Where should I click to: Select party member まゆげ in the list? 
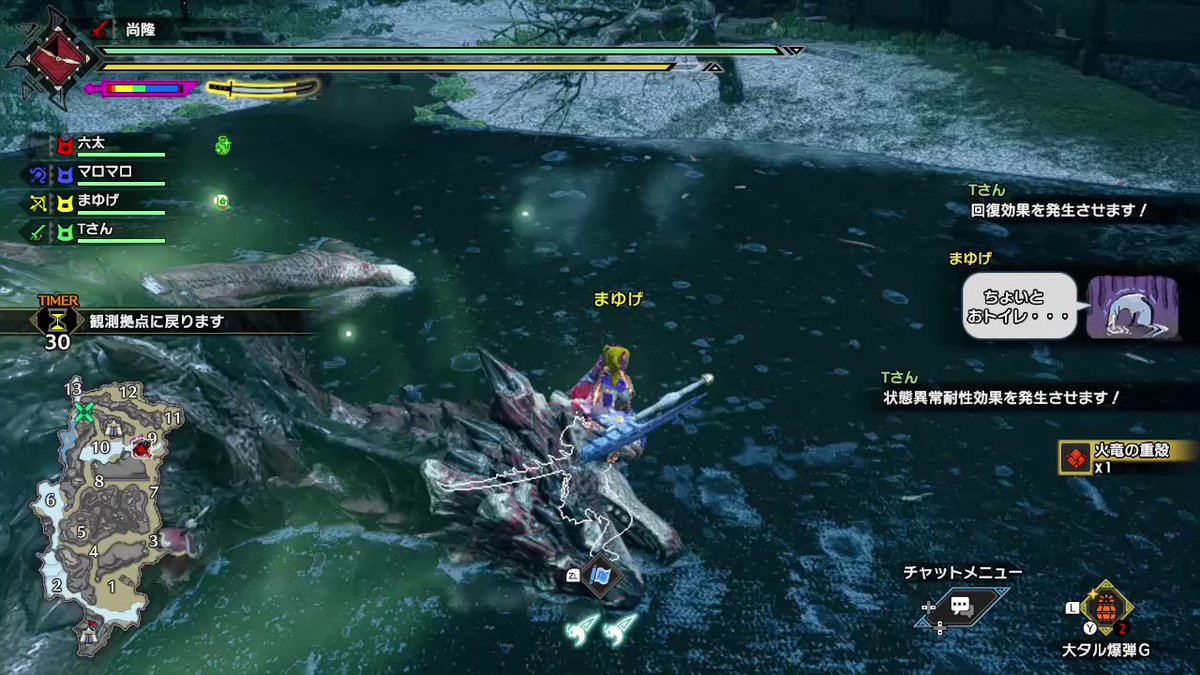click(98, 201)
